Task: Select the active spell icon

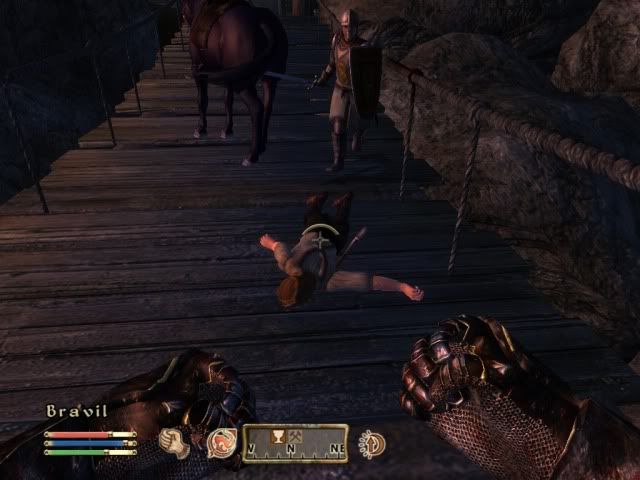Action: pyautogui.click(x=221, y=442)
